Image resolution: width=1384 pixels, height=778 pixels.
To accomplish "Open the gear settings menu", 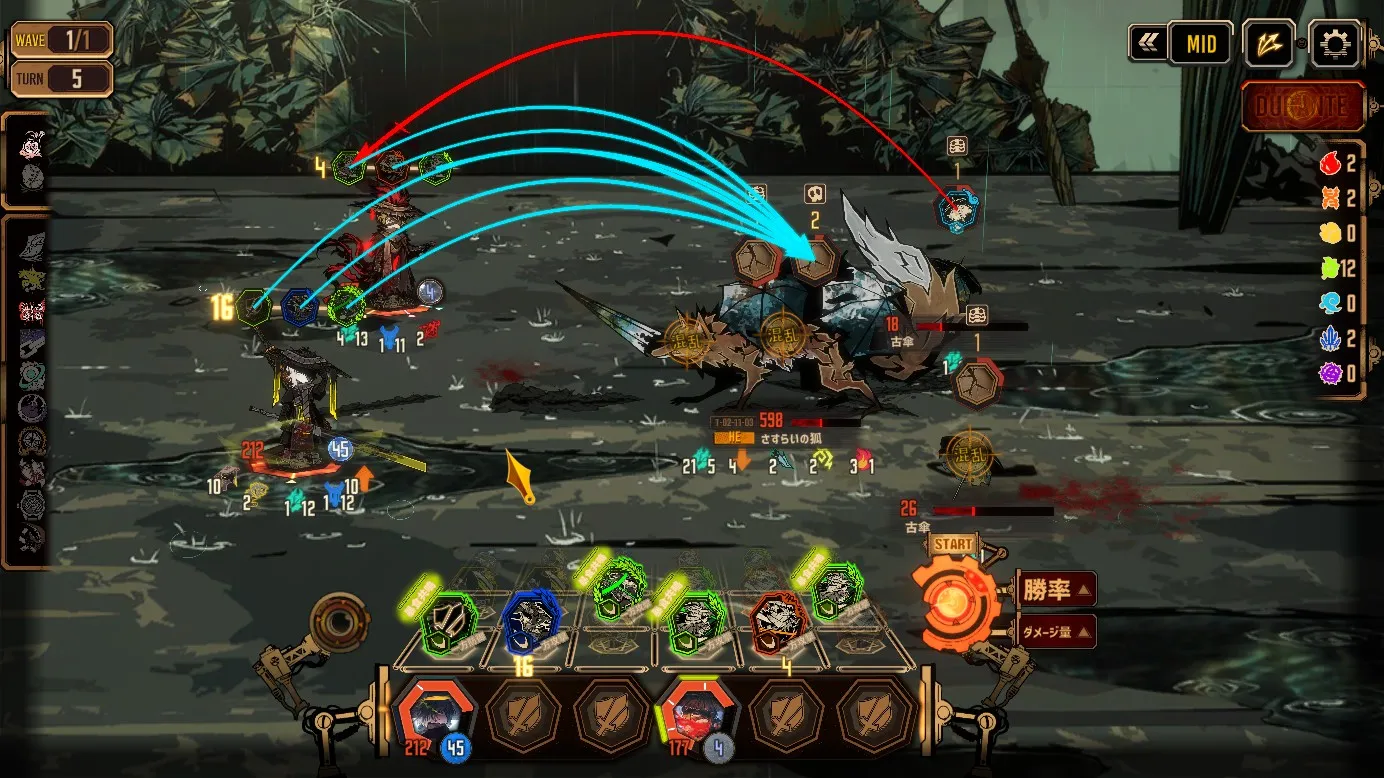I will [1334, 44].
